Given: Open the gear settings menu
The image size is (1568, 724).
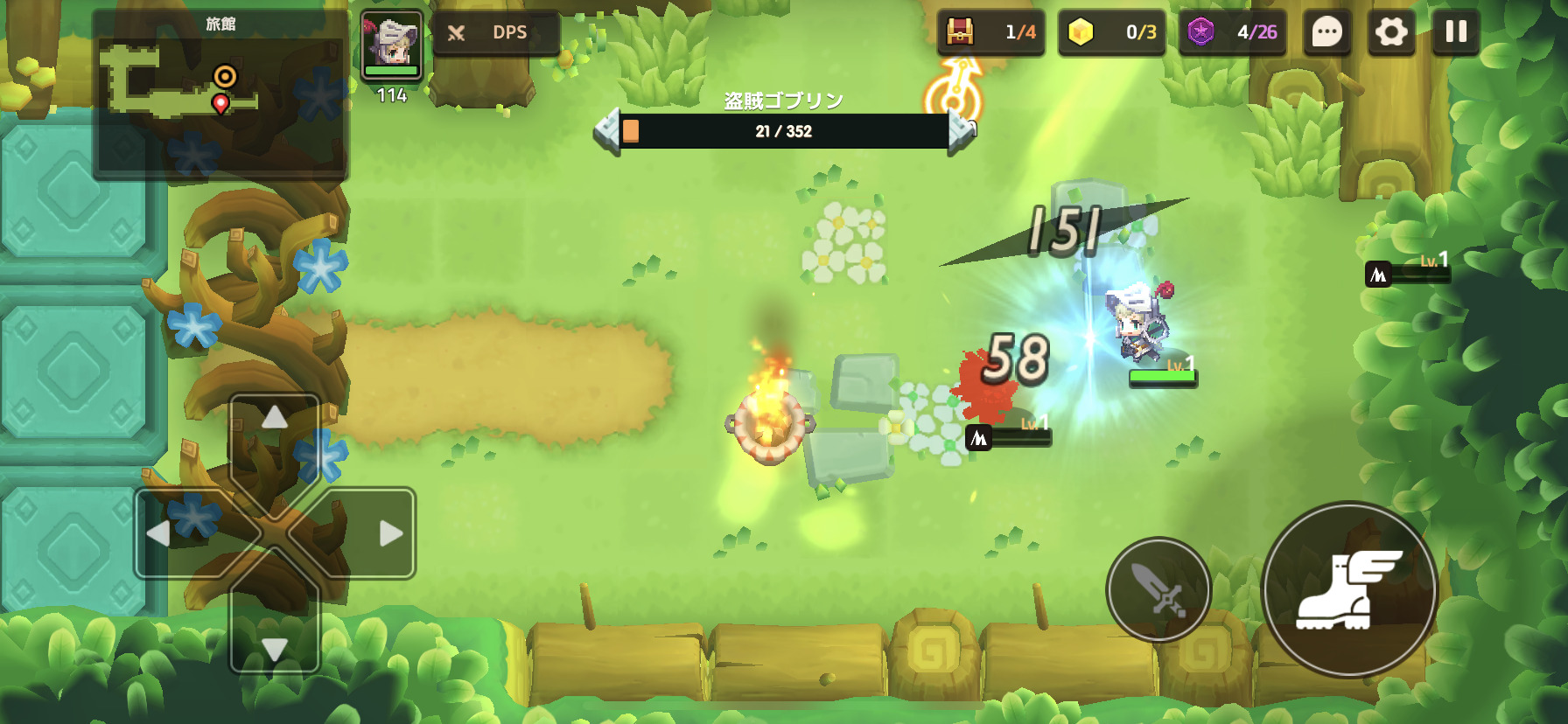Looking at the screenshot, I should coord(1391,32).
